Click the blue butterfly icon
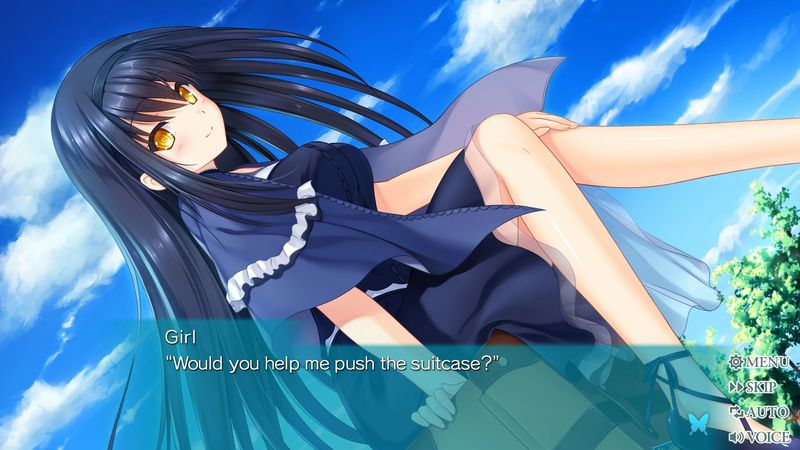This screenshot has width=800, height=450. click(x=692, y=423)
